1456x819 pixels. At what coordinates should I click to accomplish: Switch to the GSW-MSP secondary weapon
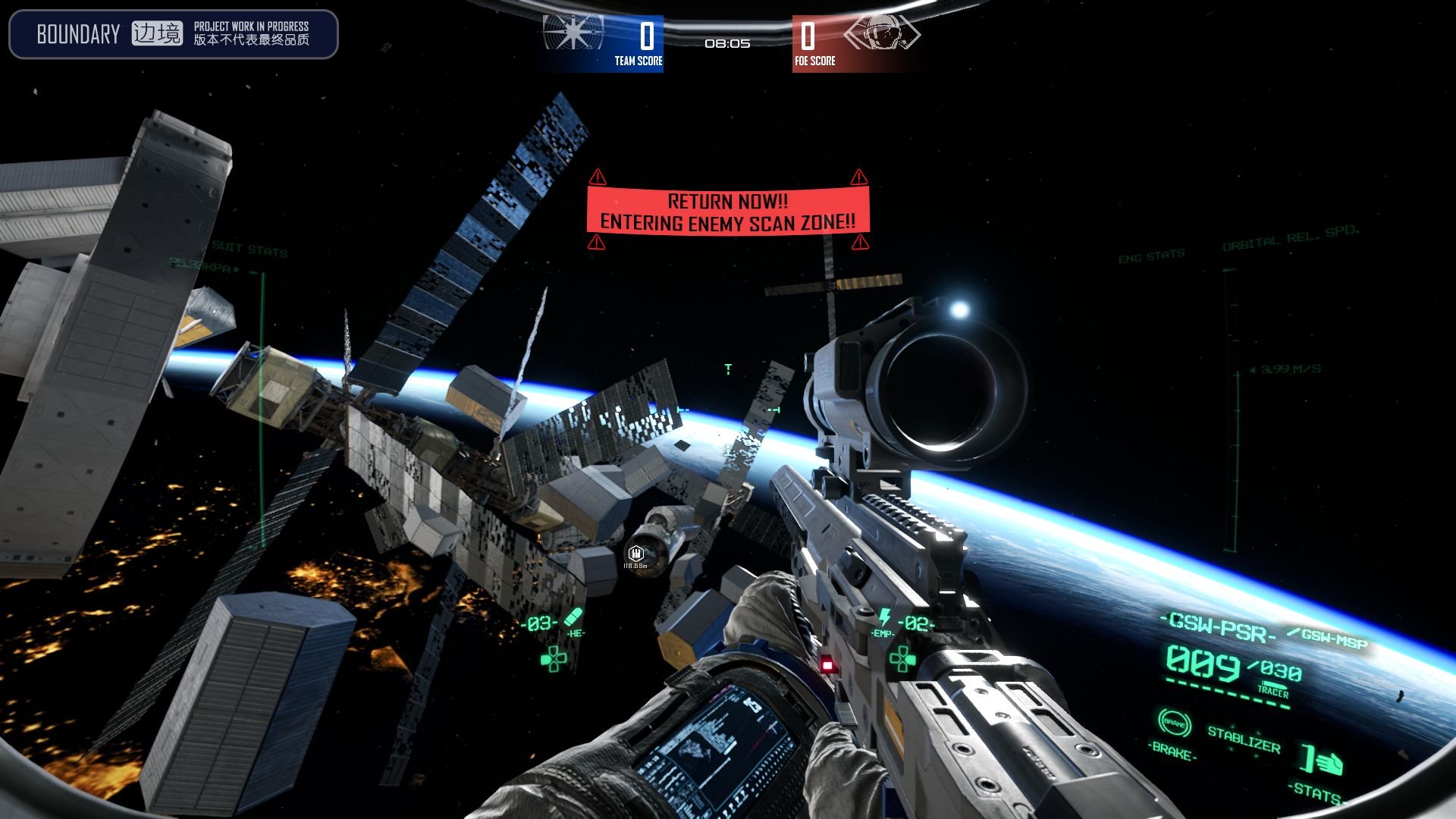1333,639
